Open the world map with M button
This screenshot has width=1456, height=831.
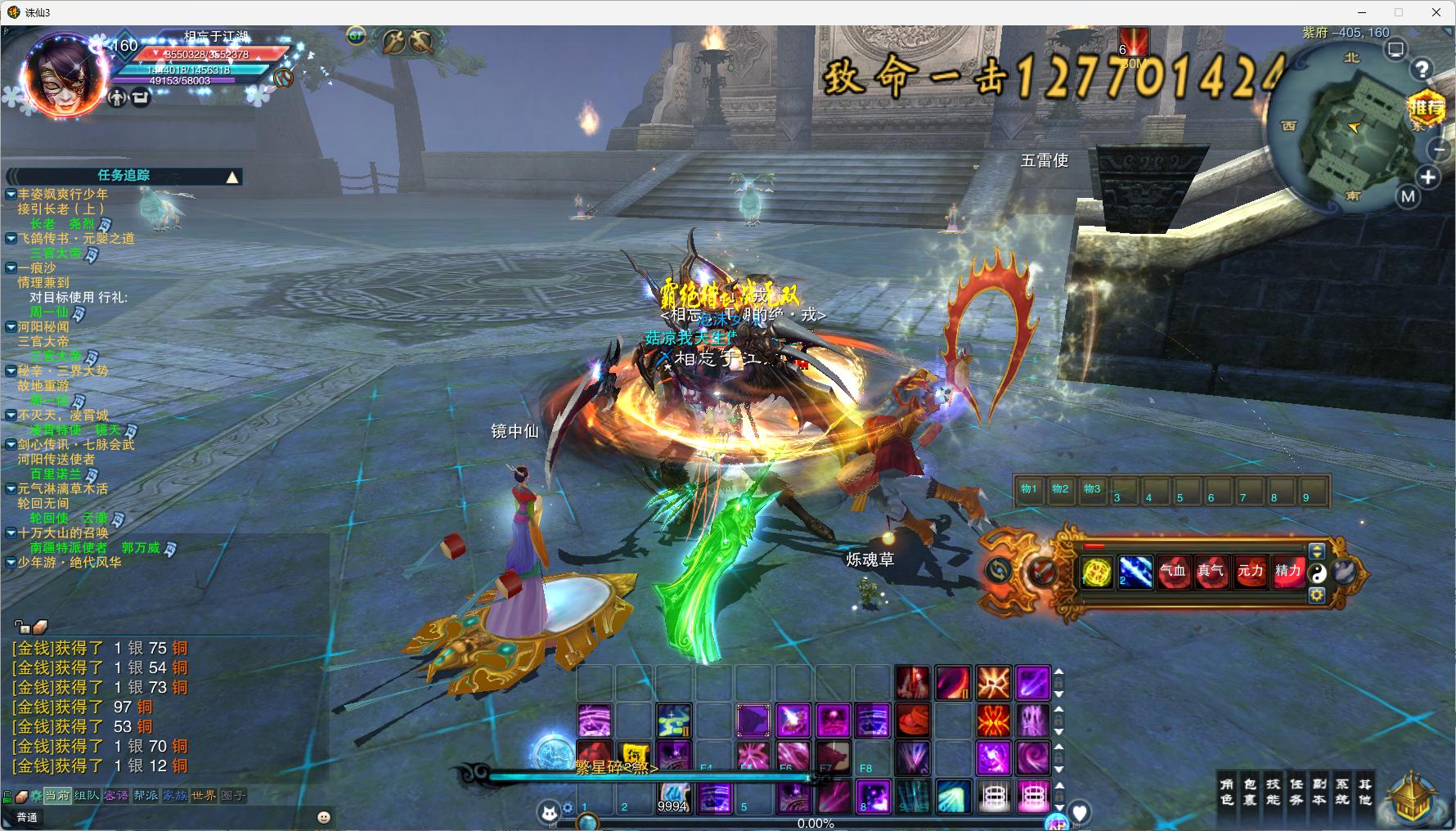click(1408, 196)
